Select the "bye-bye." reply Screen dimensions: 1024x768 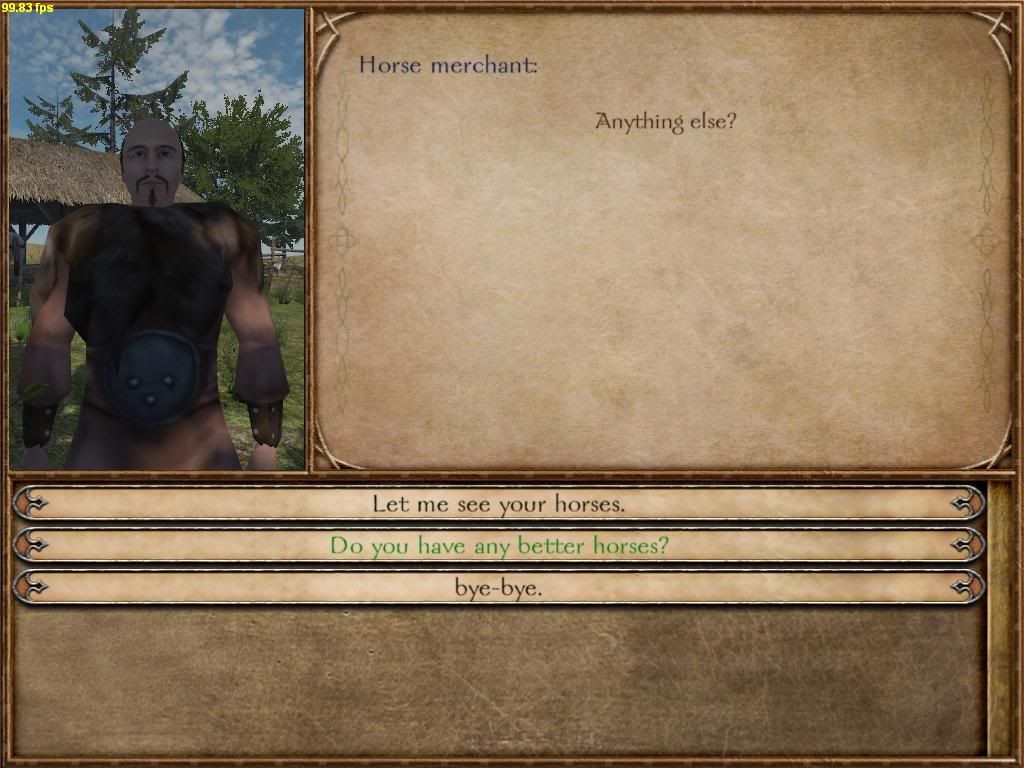click(x=498, y=588)
